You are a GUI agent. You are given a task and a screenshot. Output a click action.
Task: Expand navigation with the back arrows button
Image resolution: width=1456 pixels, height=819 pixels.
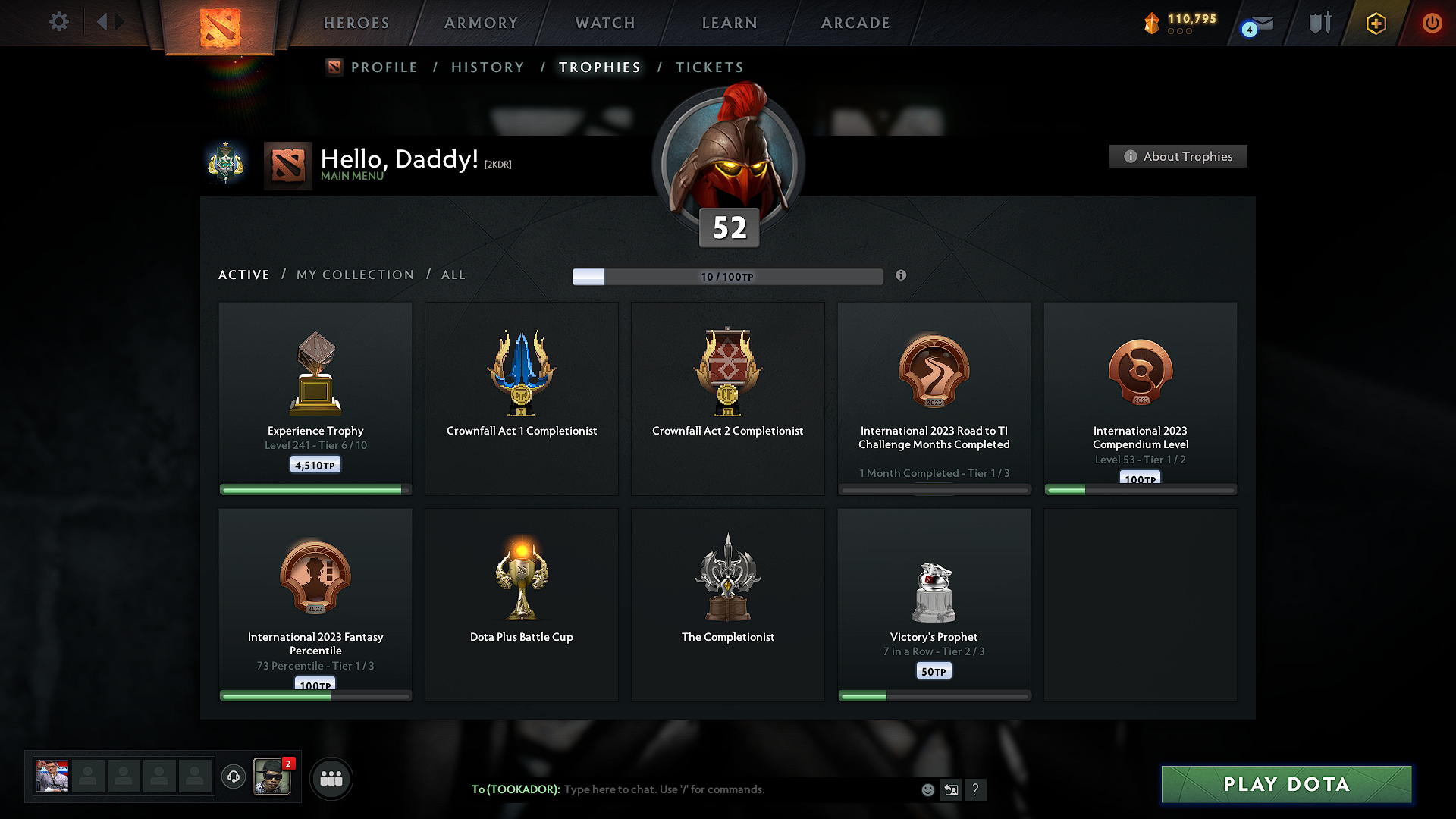108,22
